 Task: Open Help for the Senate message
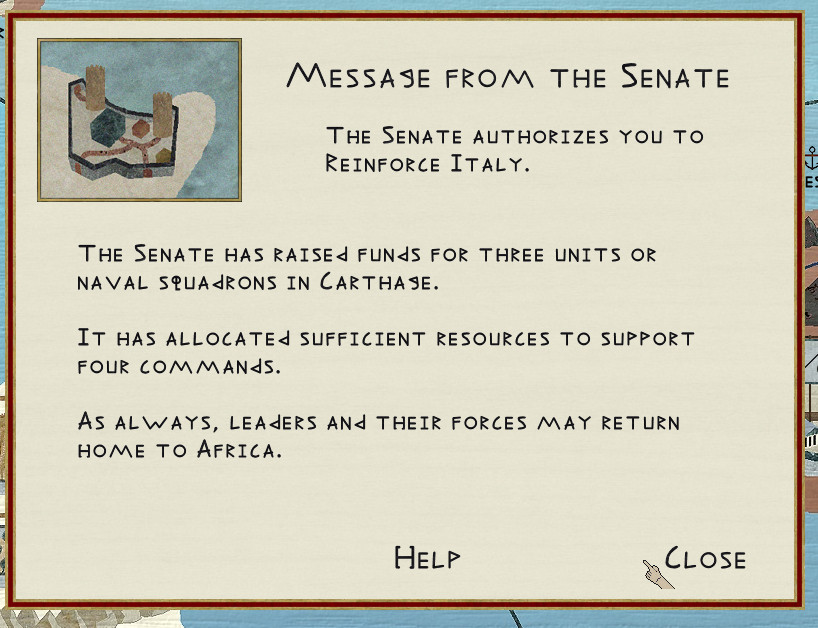(427, 558)
